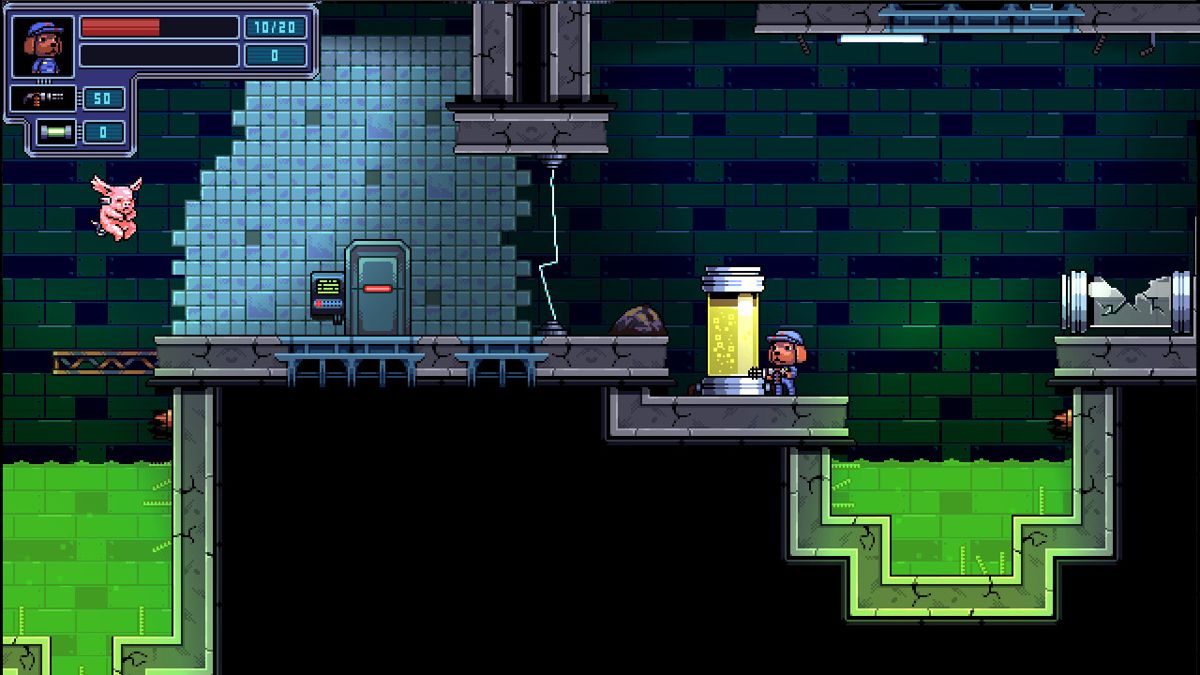Select the green energy cell item icon
Viewport: 1200px width, 675px height.
click(51, 132)
